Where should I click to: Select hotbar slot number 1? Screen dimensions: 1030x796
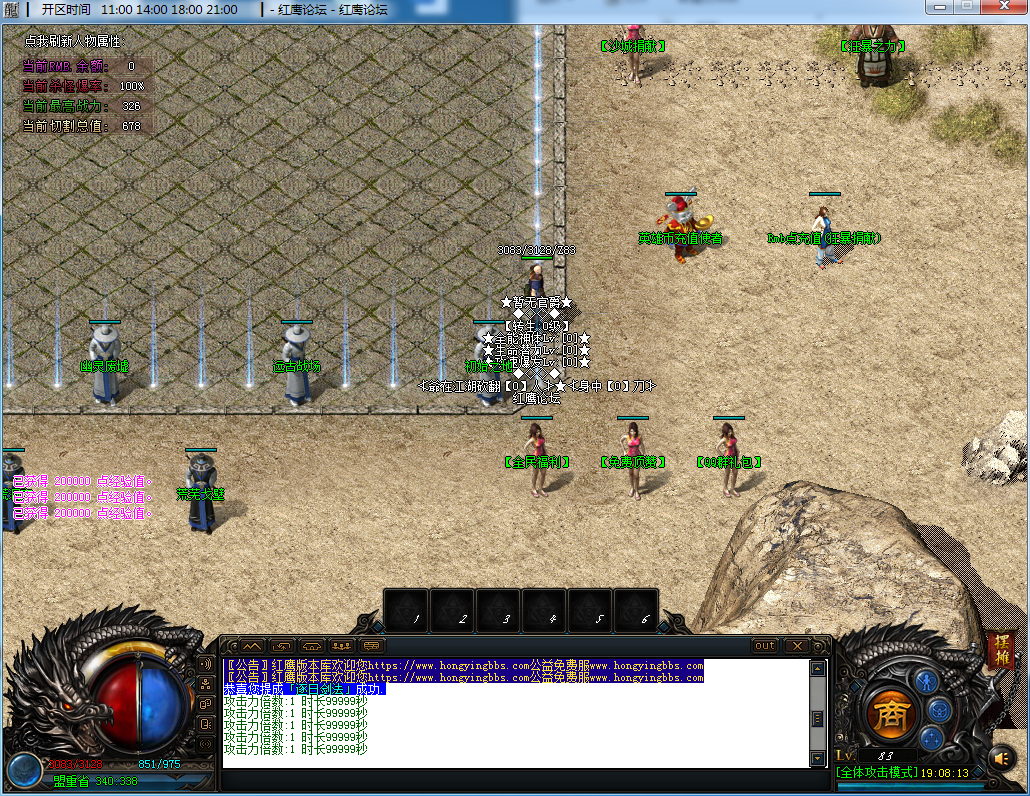(x=407, y=611)
